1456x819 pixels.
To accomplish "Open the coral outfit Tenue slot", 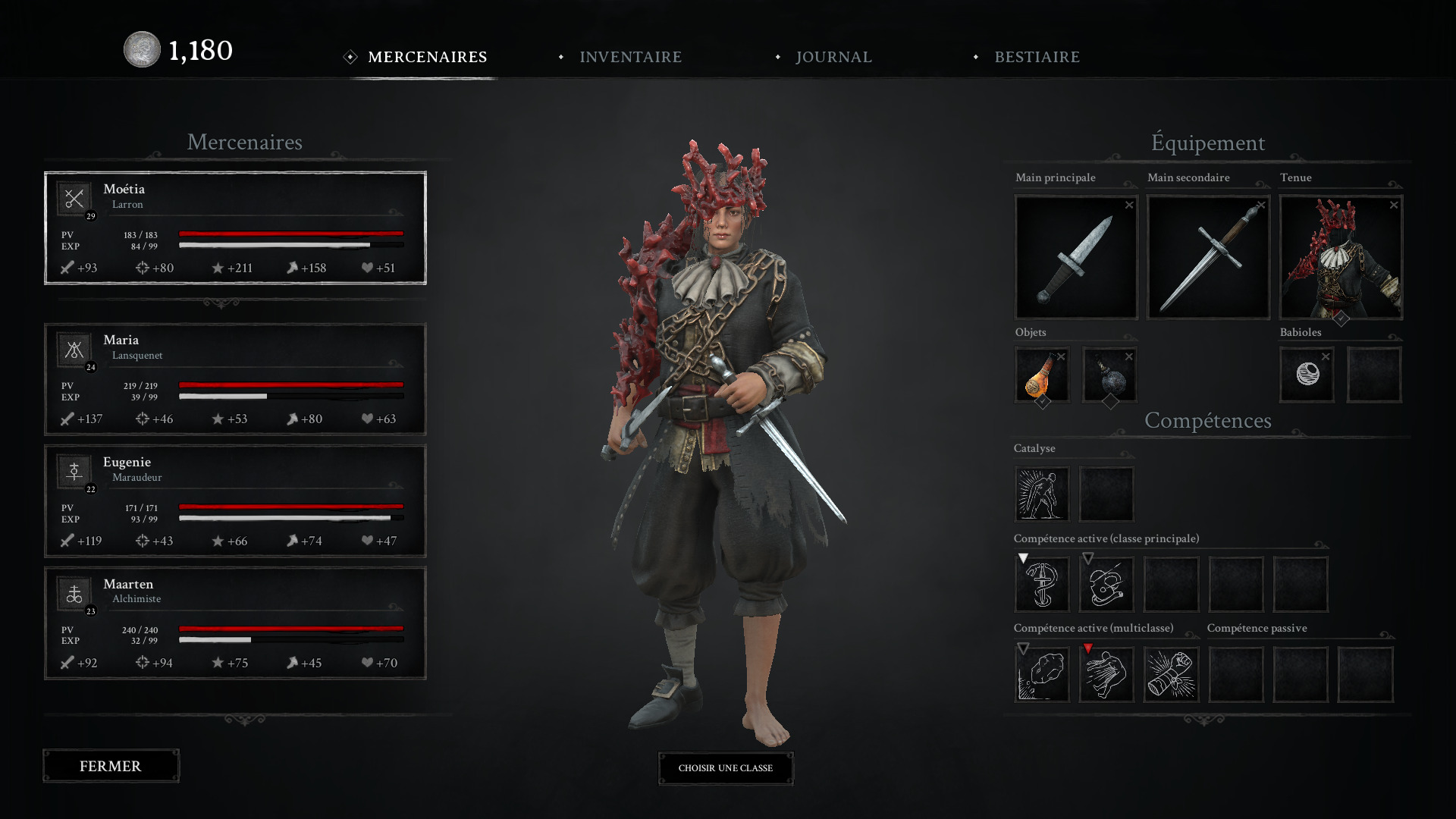I will click(x=1340, y=258).
